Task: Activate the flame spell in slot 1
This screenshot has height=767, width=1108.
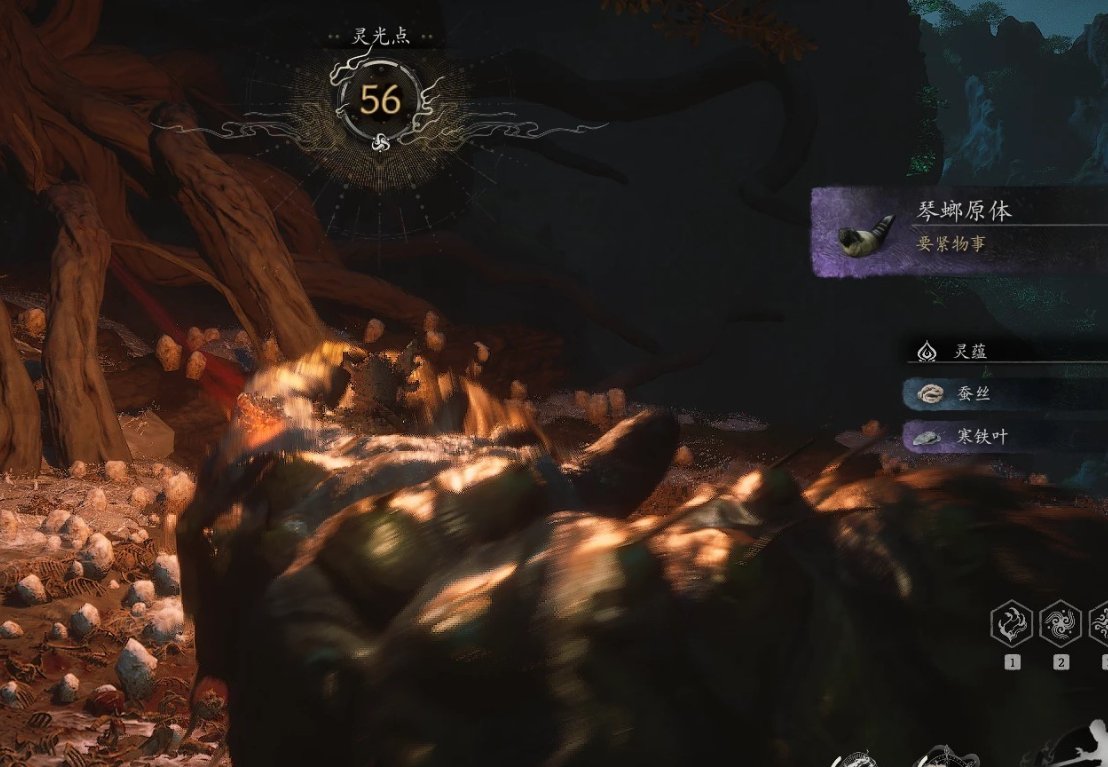Action: (x=1011, y=626)
